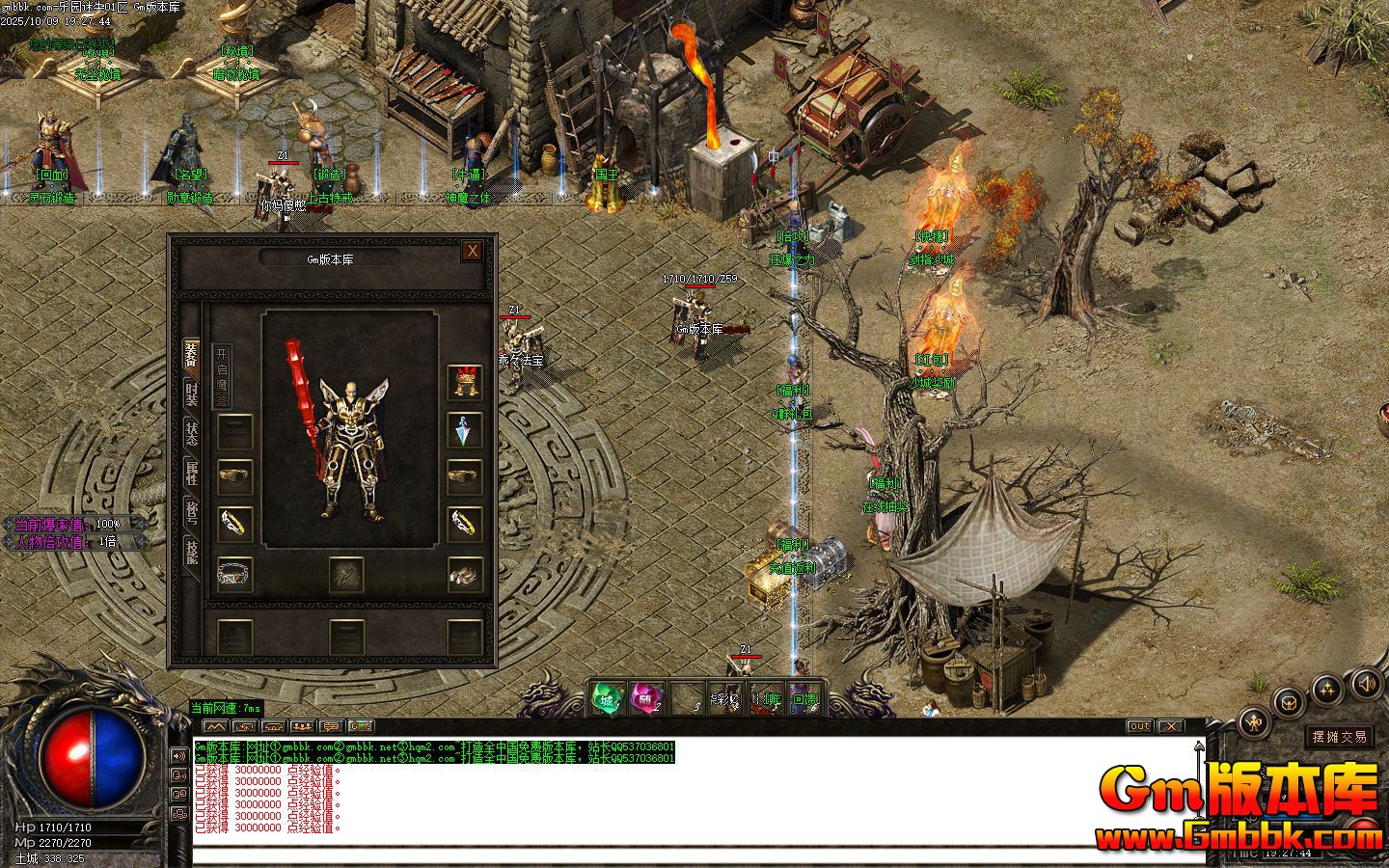
Task: Open the 摆摊交易 stall trade button
Action: click(1339, 737)
